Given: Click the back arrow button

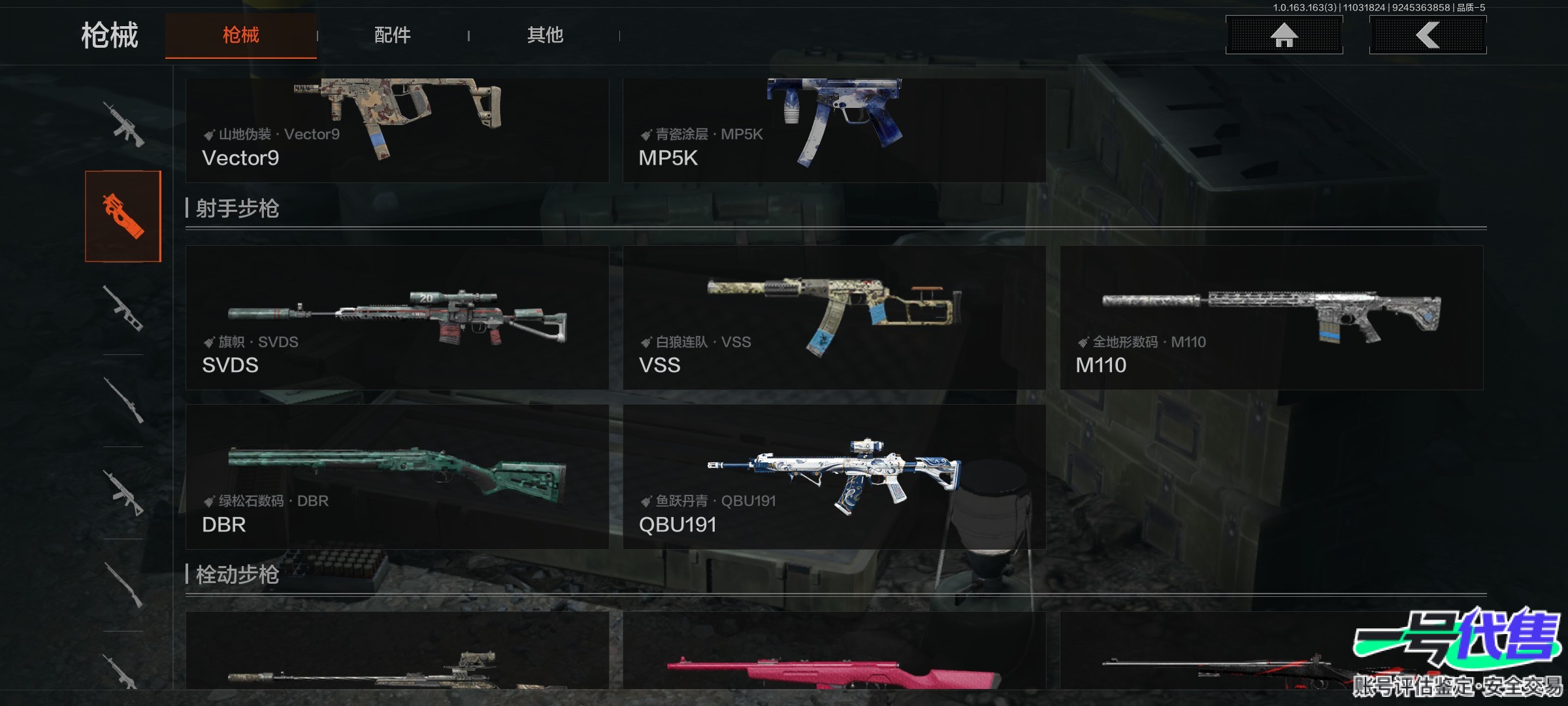Looking at the screenshot, I should tap(1428, 35).
